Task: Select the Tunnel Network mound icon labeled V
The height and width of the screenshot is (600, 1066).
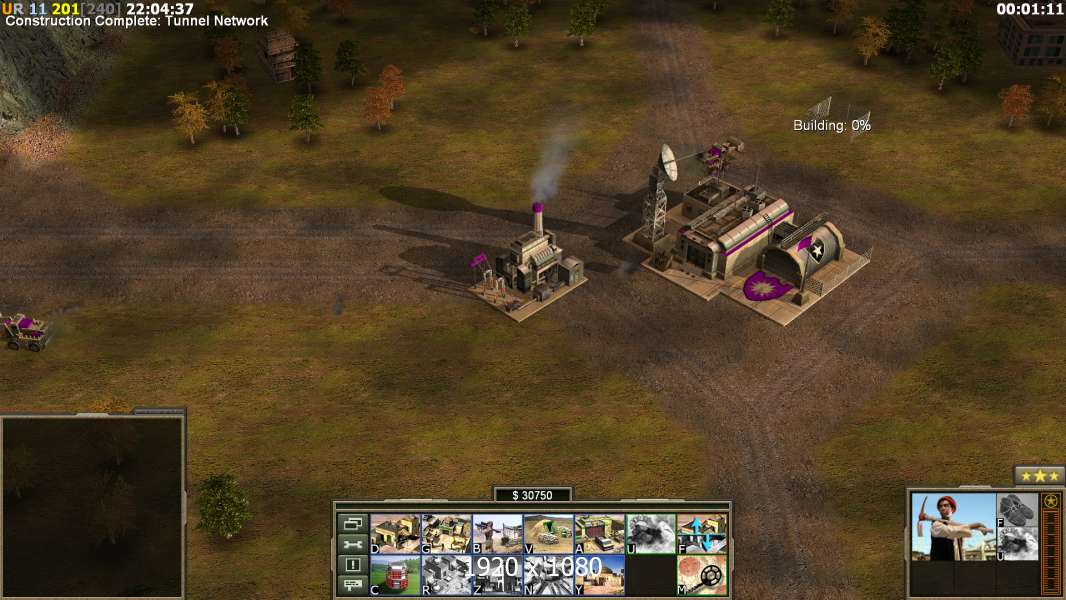Action: (548, 534)
